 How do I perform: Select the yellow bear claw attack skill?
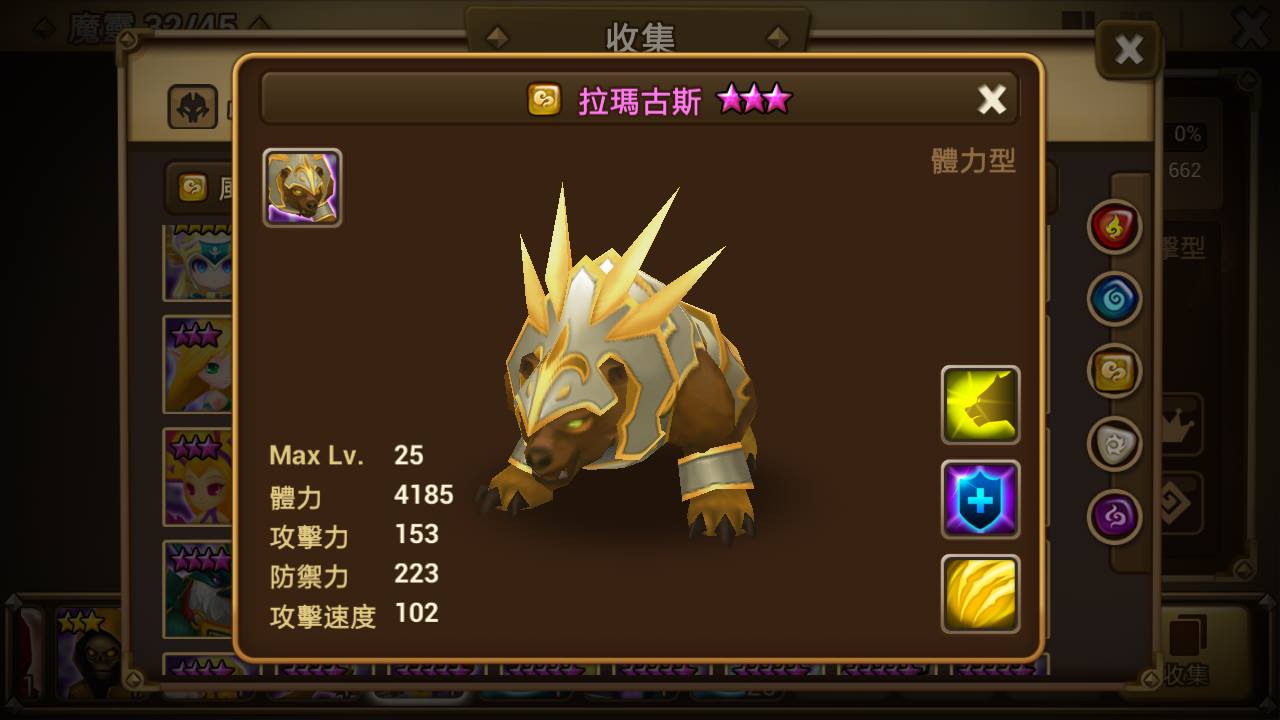(x=980, y=405)
